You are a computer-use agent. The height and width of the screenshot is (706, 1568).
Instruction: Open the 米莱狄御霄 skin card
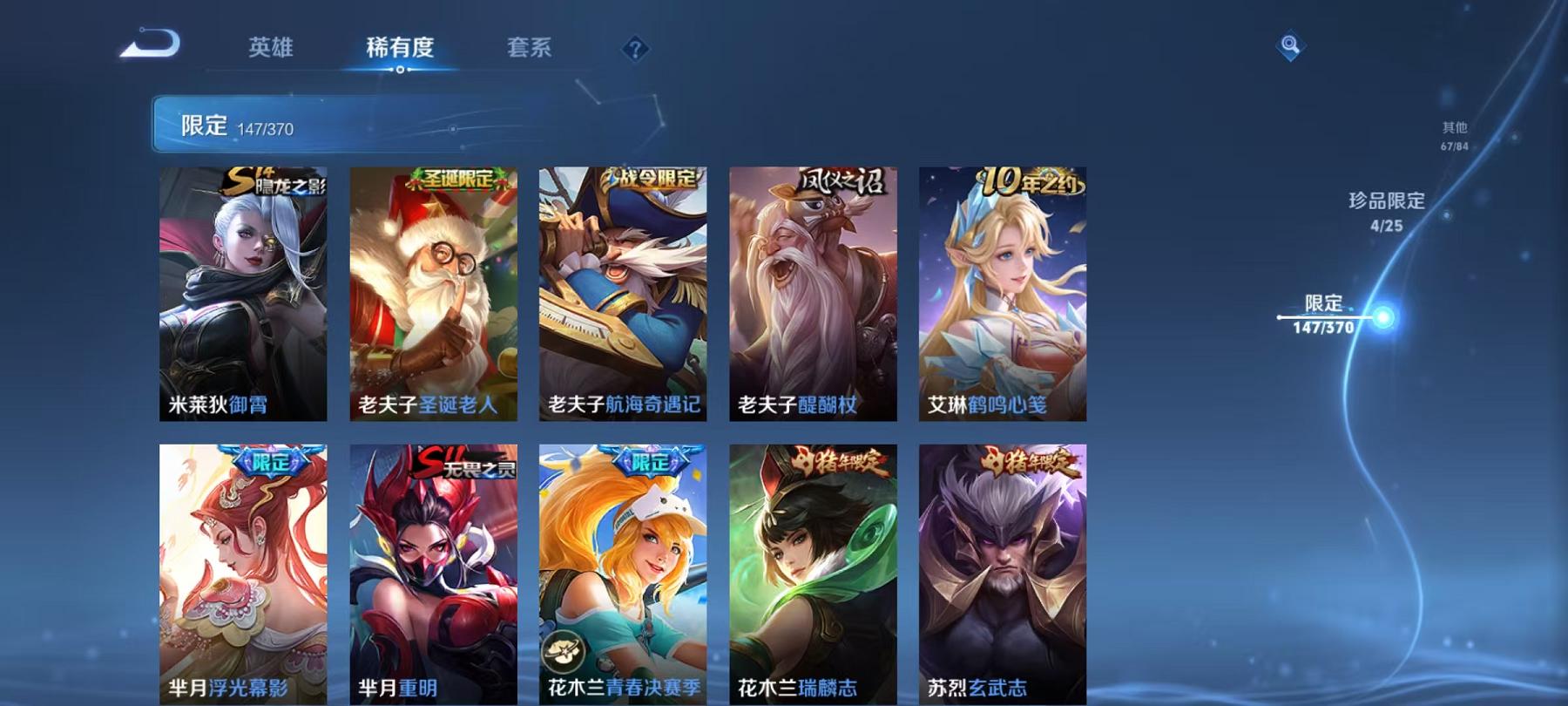pos(245,296)
